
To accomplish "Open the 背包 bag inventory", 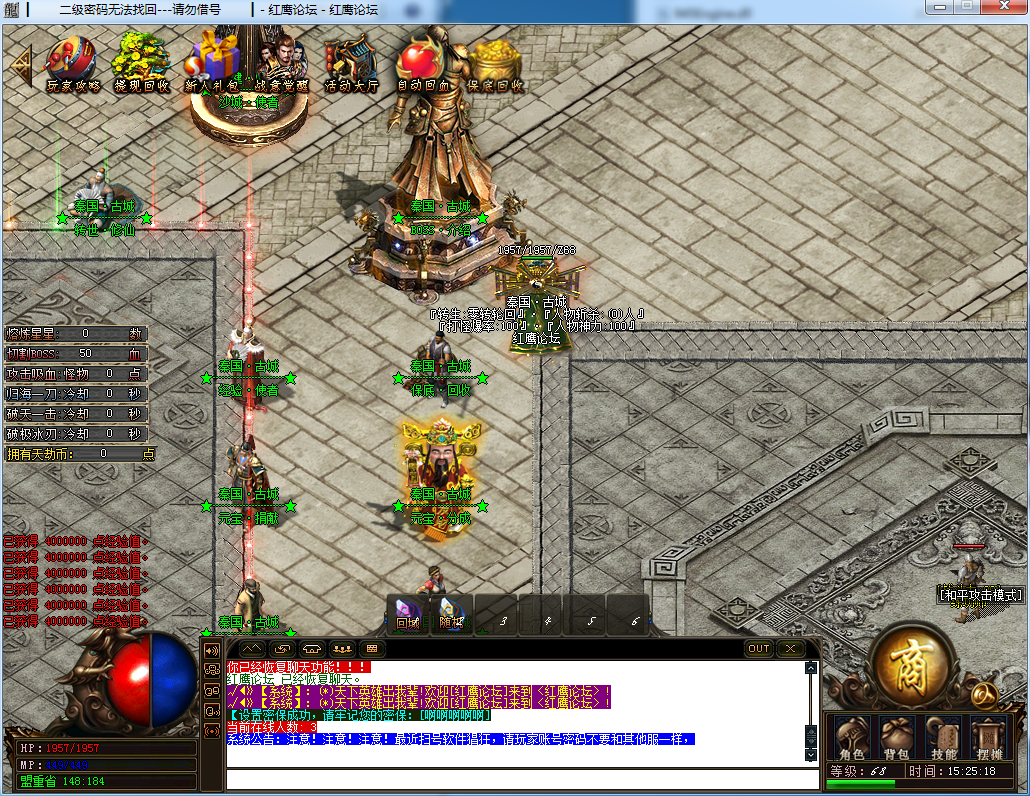I will coord(896,737).
